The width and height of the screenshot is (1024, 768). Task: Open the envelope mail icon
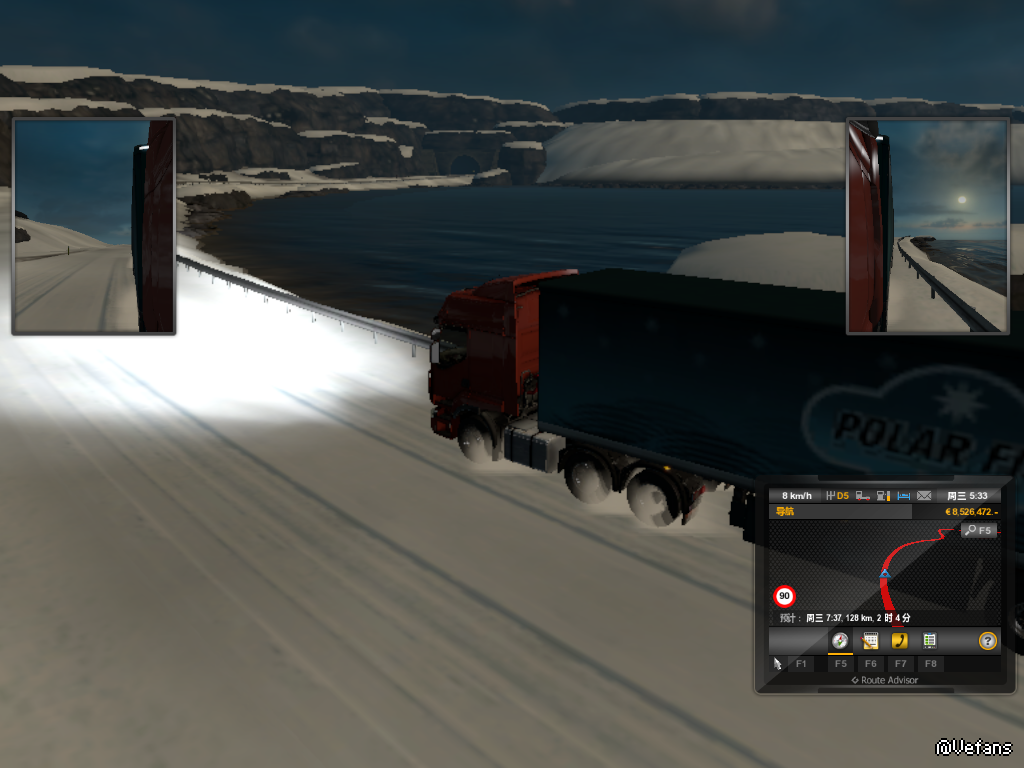point(924,496)
